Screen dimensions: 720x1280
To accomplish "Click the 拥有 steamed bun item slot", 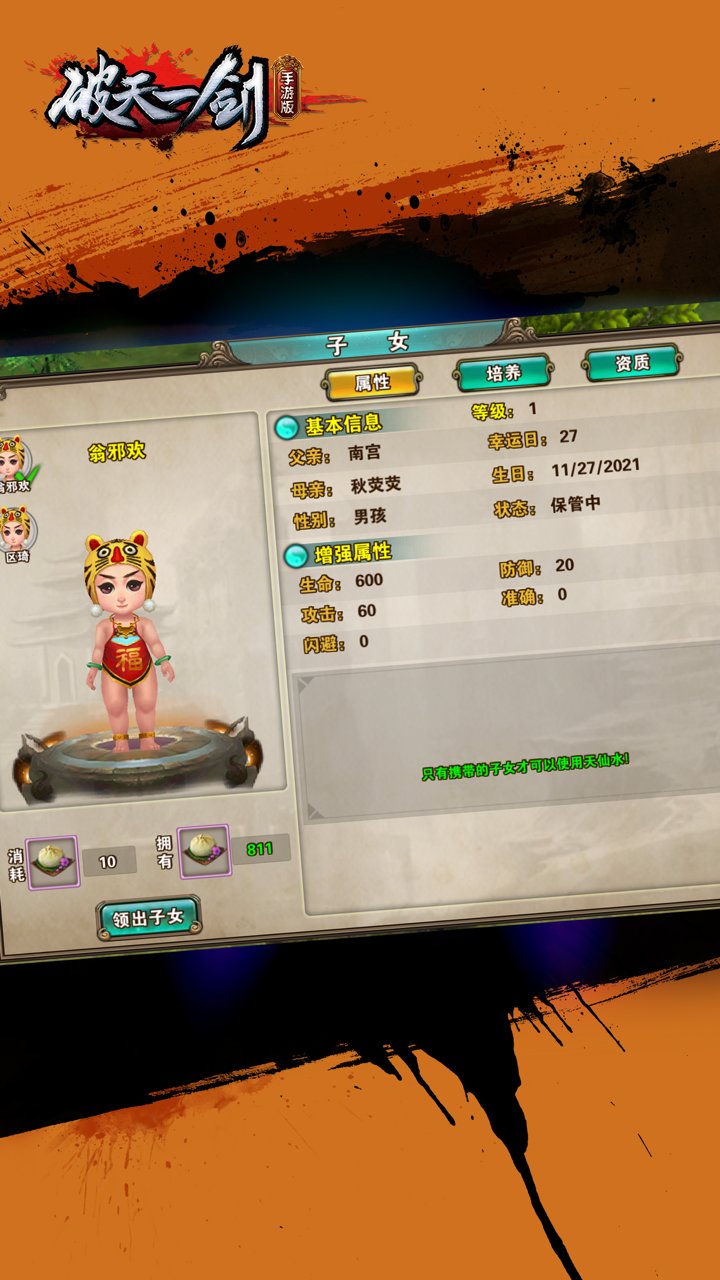I will click(203, 852).
